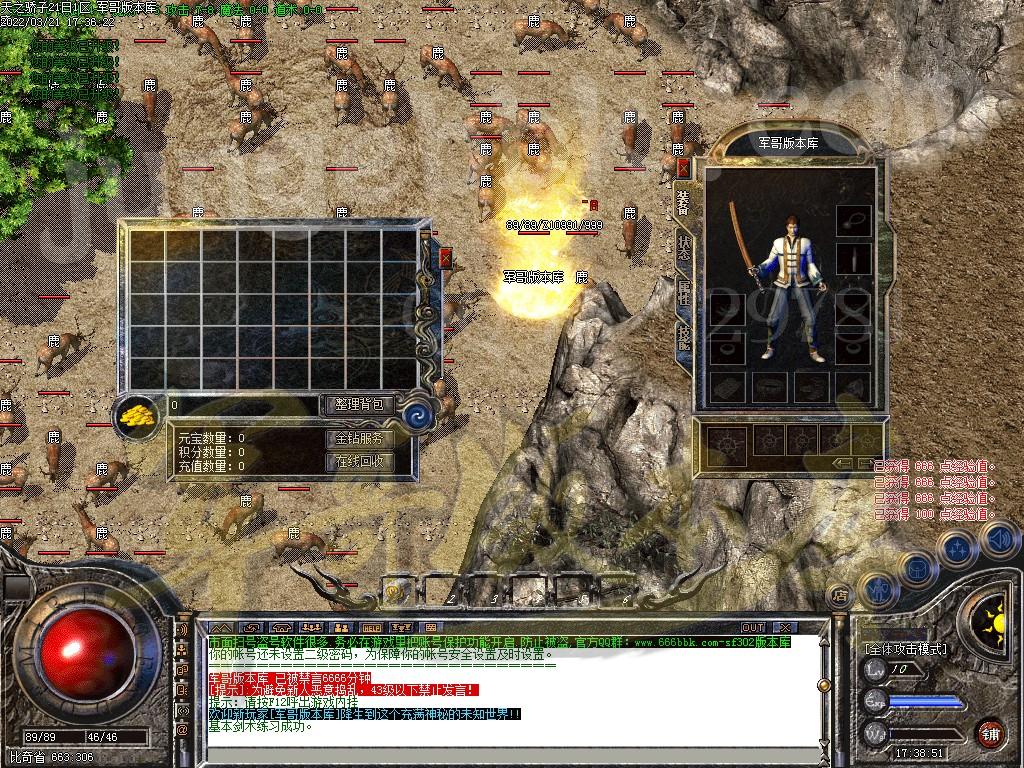1024x768 pixels.
Task: Close the bag inventory window
Action: [x=445, y=257]
